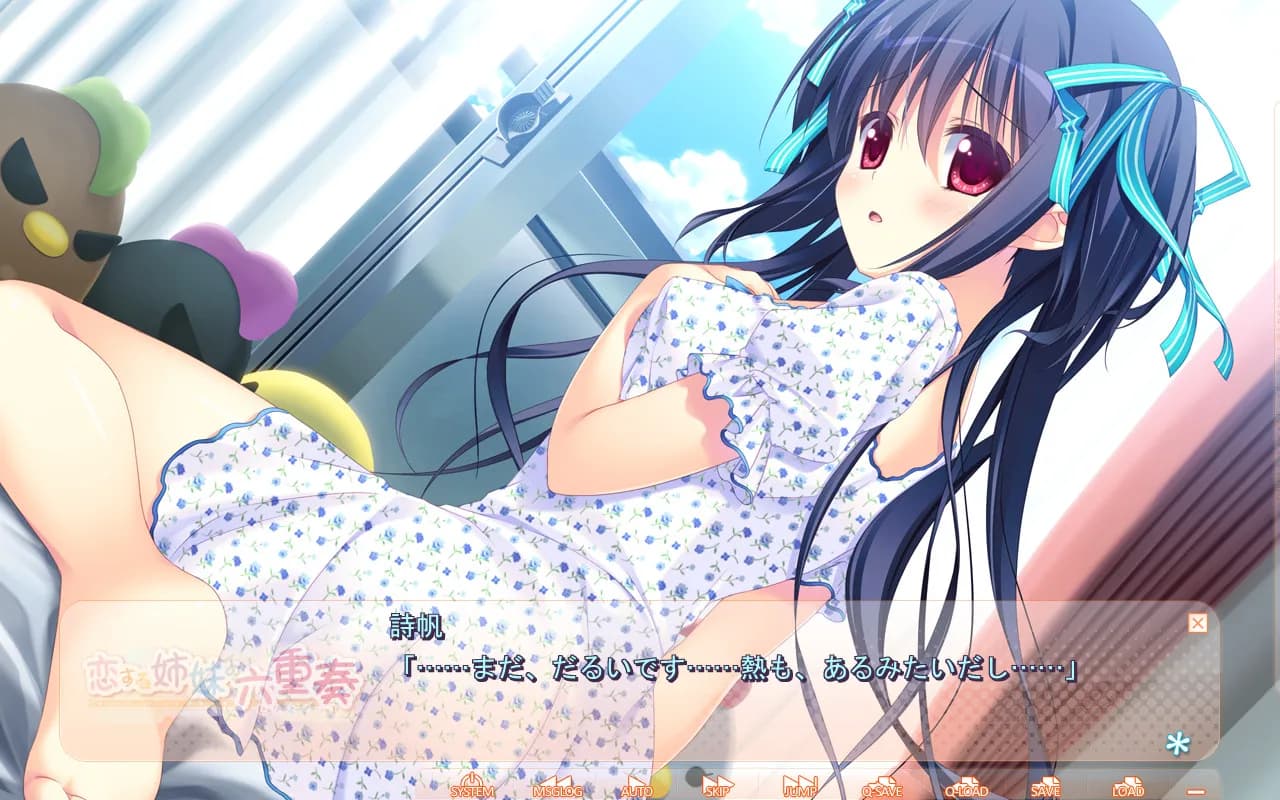1280x800 pixels.
Task: Close the message box with the X button
Action: tap(1196, 622)
